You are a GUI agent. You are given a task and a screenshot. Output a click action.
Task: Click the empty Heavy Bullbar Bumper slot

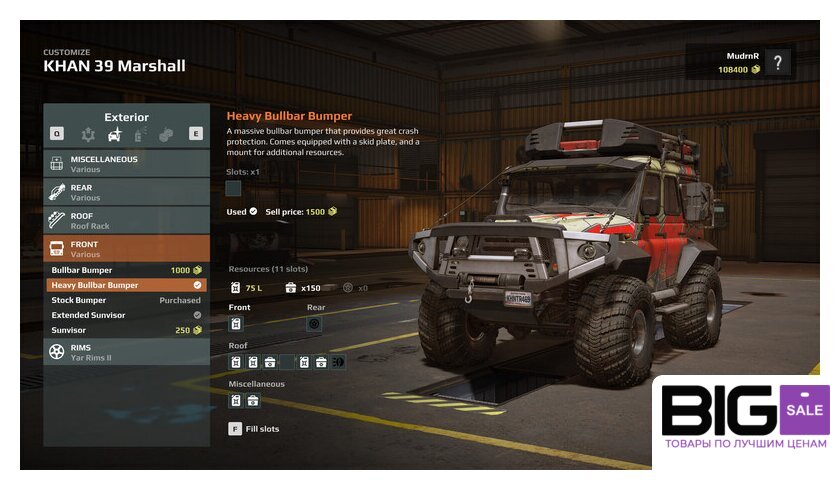pyautogui.click(x=234, y=188)
